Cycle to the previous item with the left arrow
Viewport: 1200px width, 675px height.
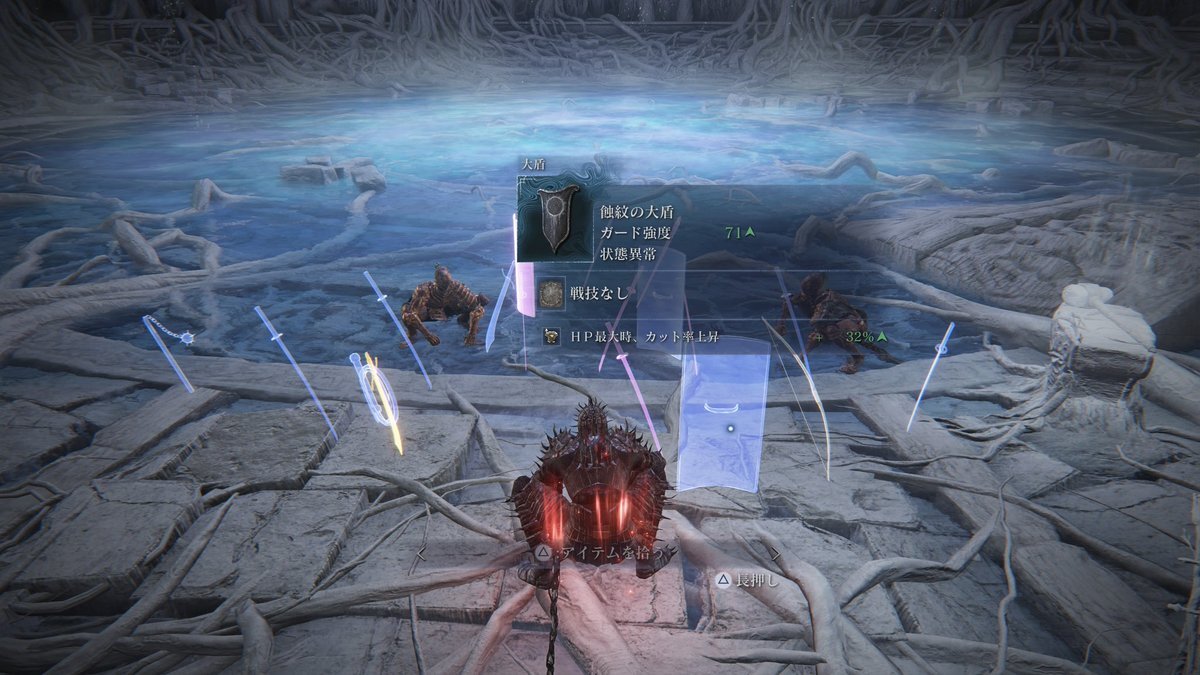pos(422,551)
